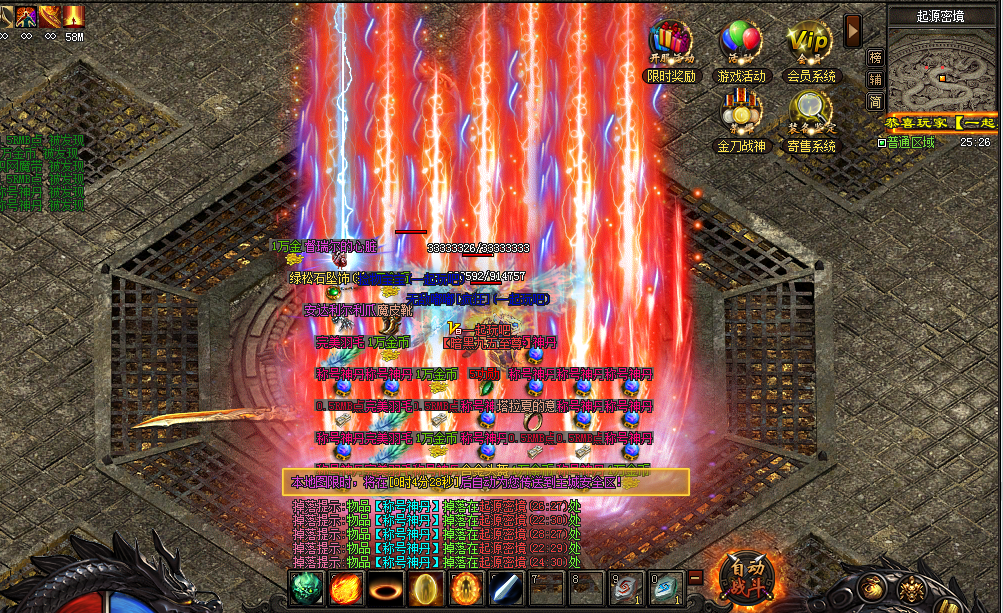Image resolution: width=1003 pixels, height=613 pixels.
Task: Select the blue blade skill slot
Action: click(x=506, y=587)
